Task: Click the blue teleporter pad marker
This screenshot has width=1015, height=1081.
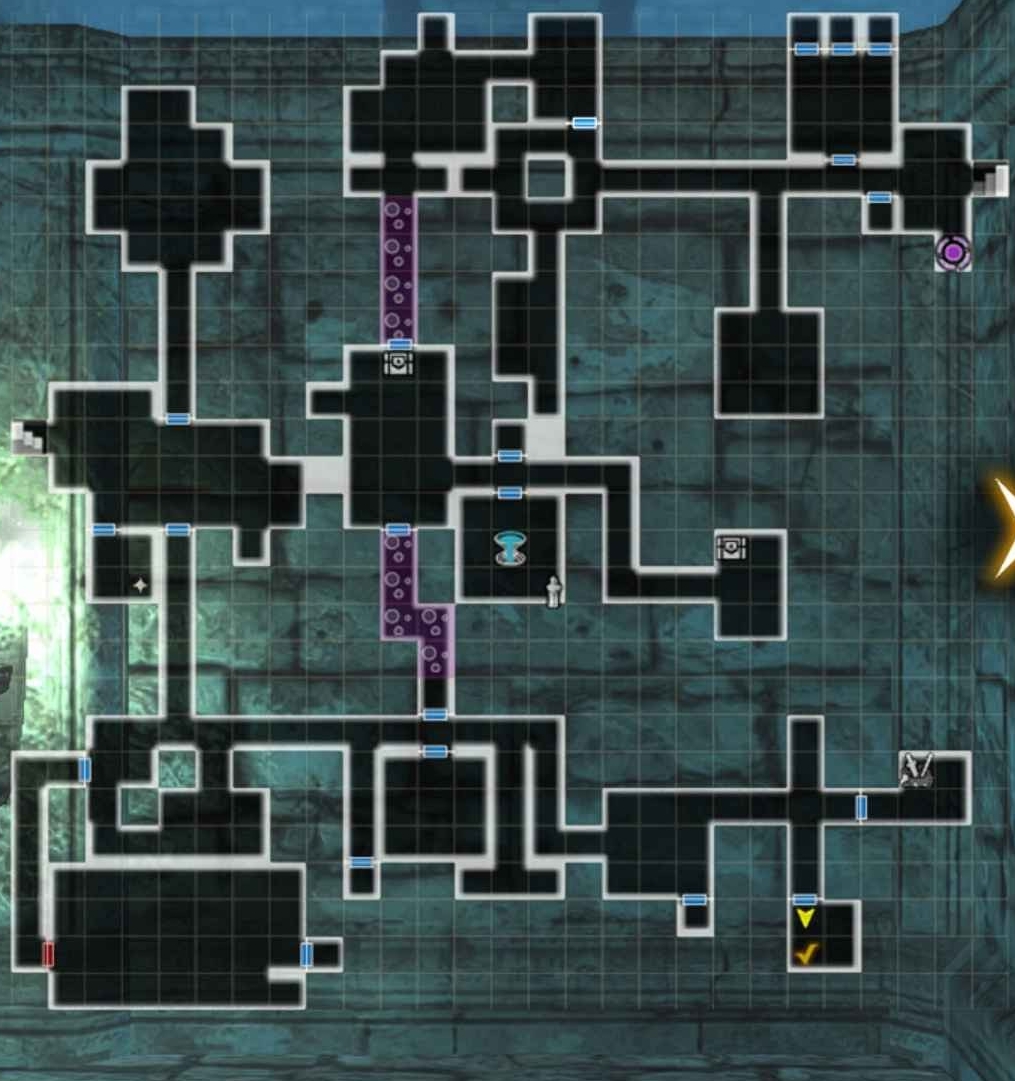Action: (510, 548)
